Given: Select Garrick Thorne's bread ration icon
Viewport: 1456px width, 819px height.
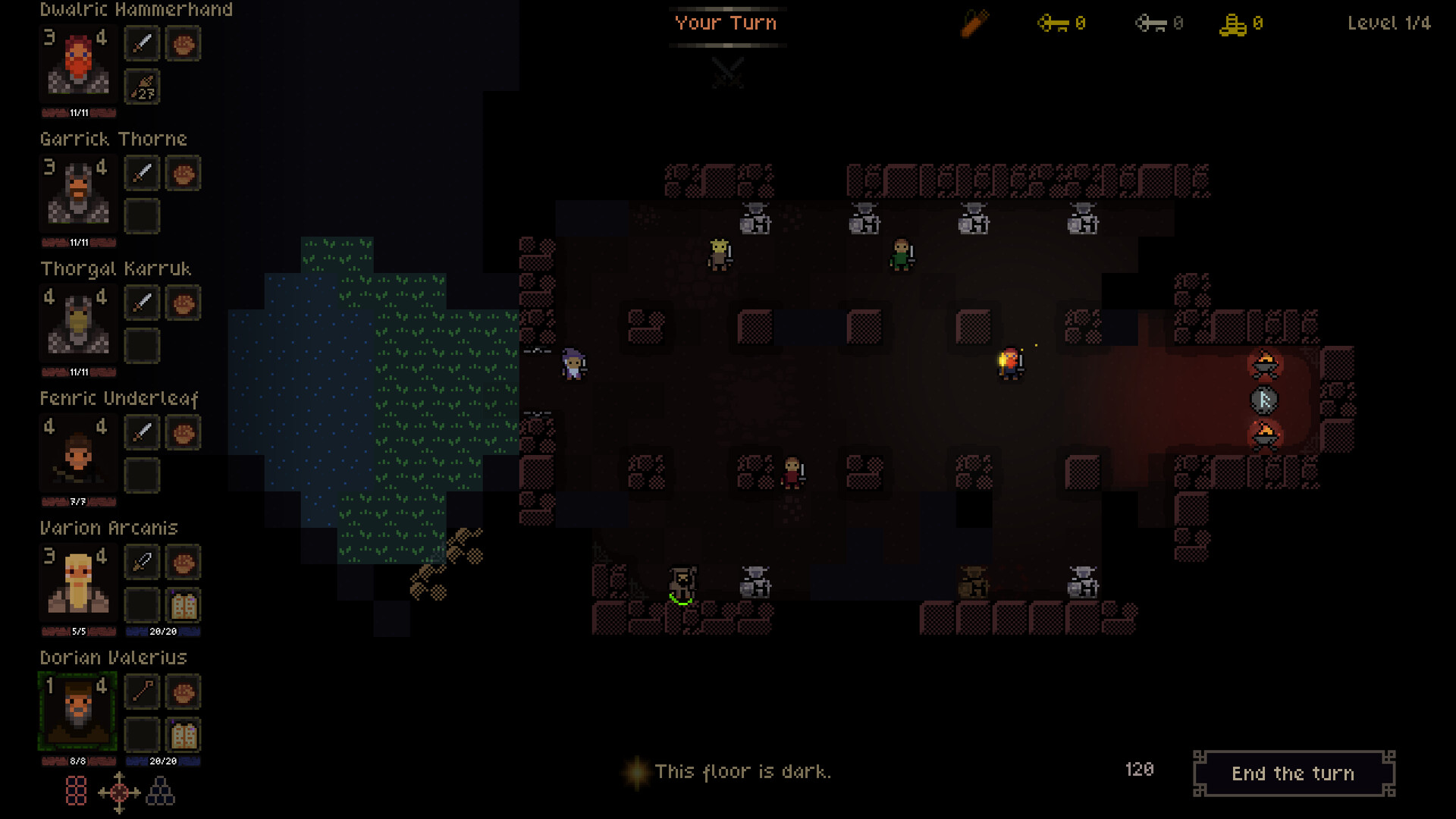Looking at the screenshot, I should [182, 173].
